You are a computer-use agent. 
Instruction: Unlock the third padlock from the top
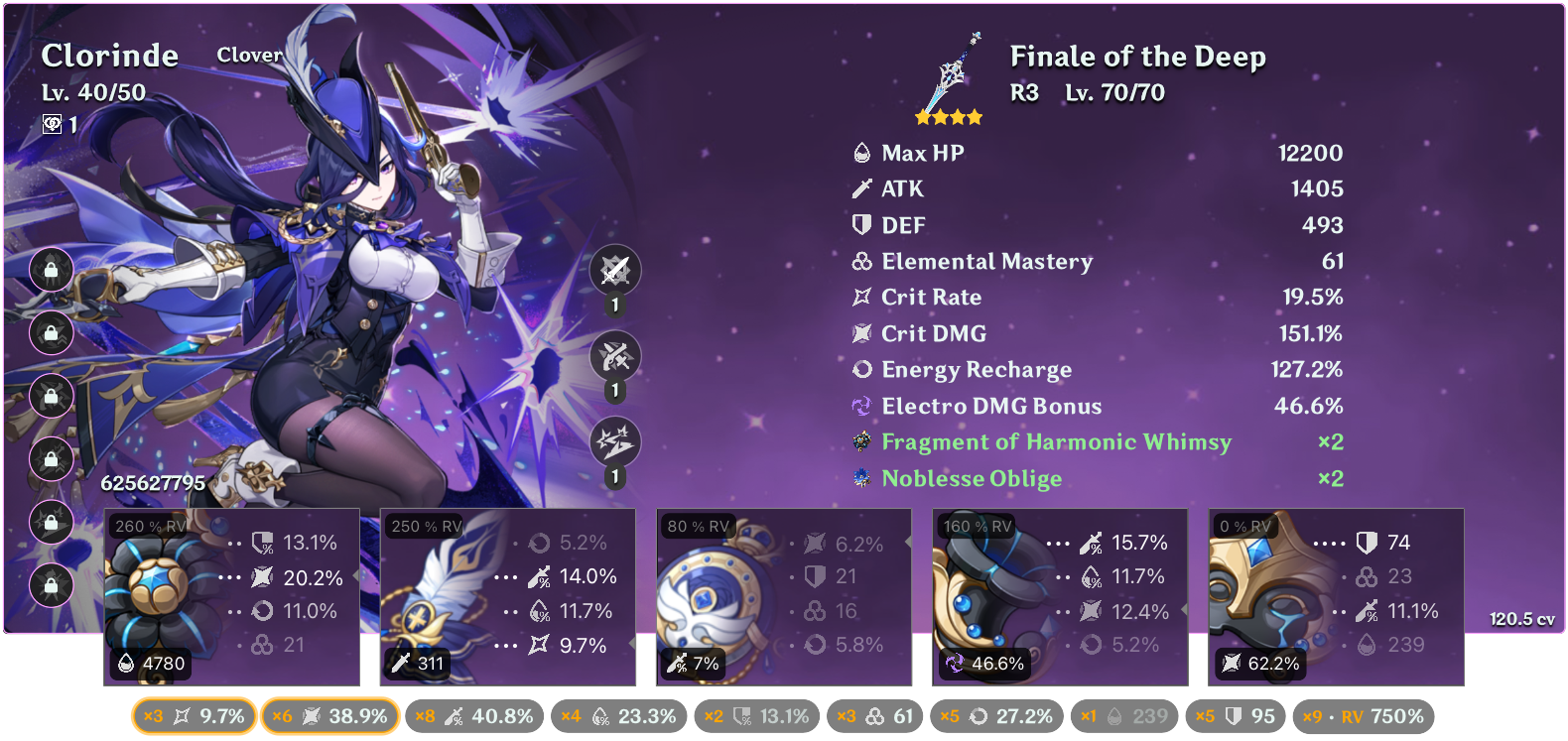coord(50,398)
